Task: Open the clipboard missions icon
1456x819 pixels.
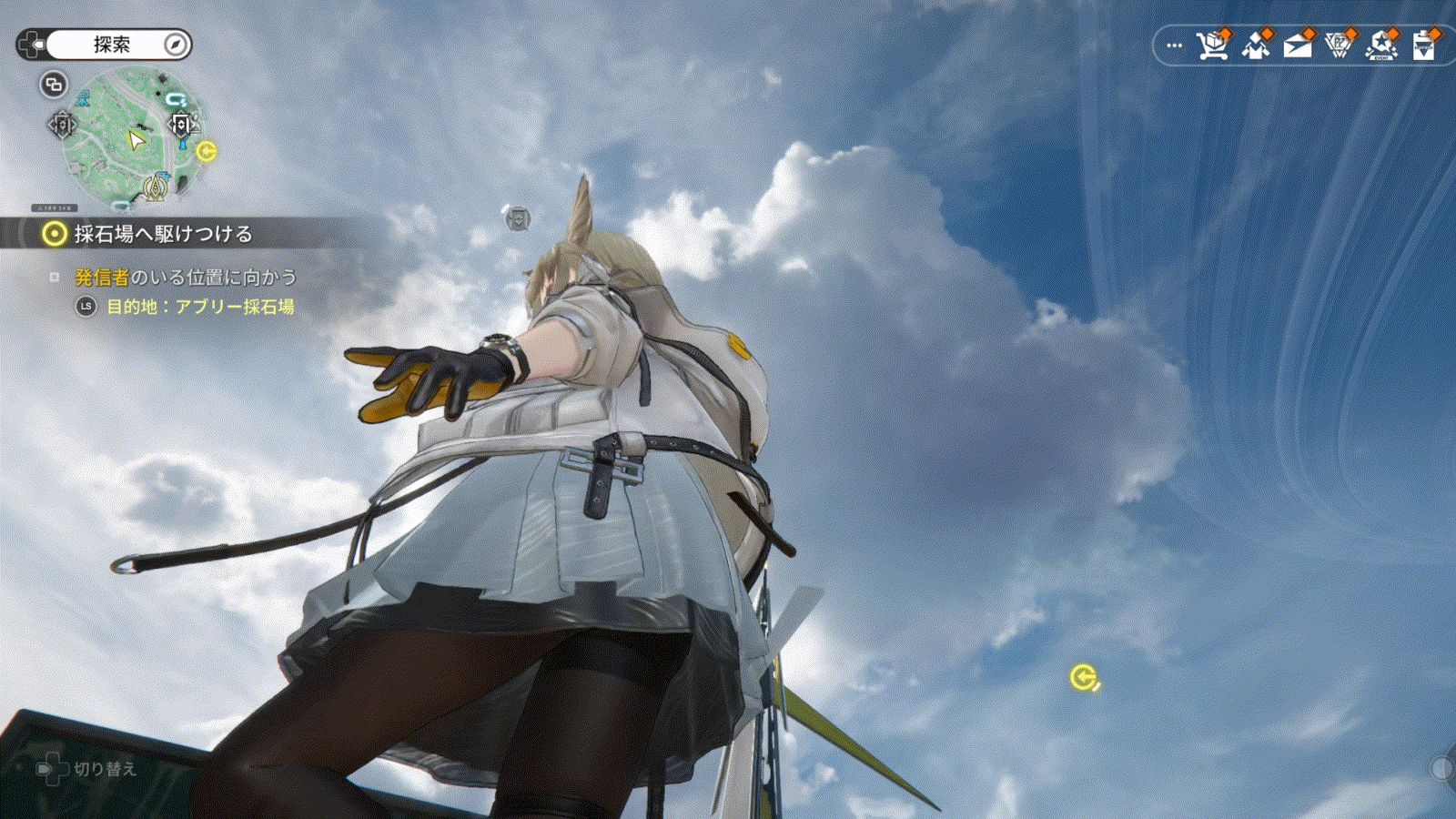Action: (1424, 45)
